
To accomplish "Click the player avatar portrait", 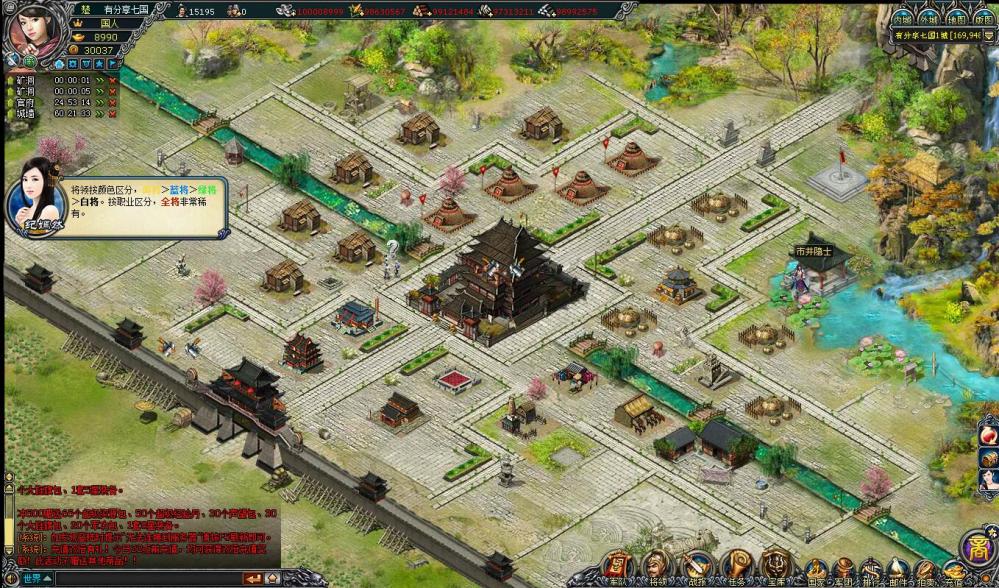I will (x=34, y=32).
